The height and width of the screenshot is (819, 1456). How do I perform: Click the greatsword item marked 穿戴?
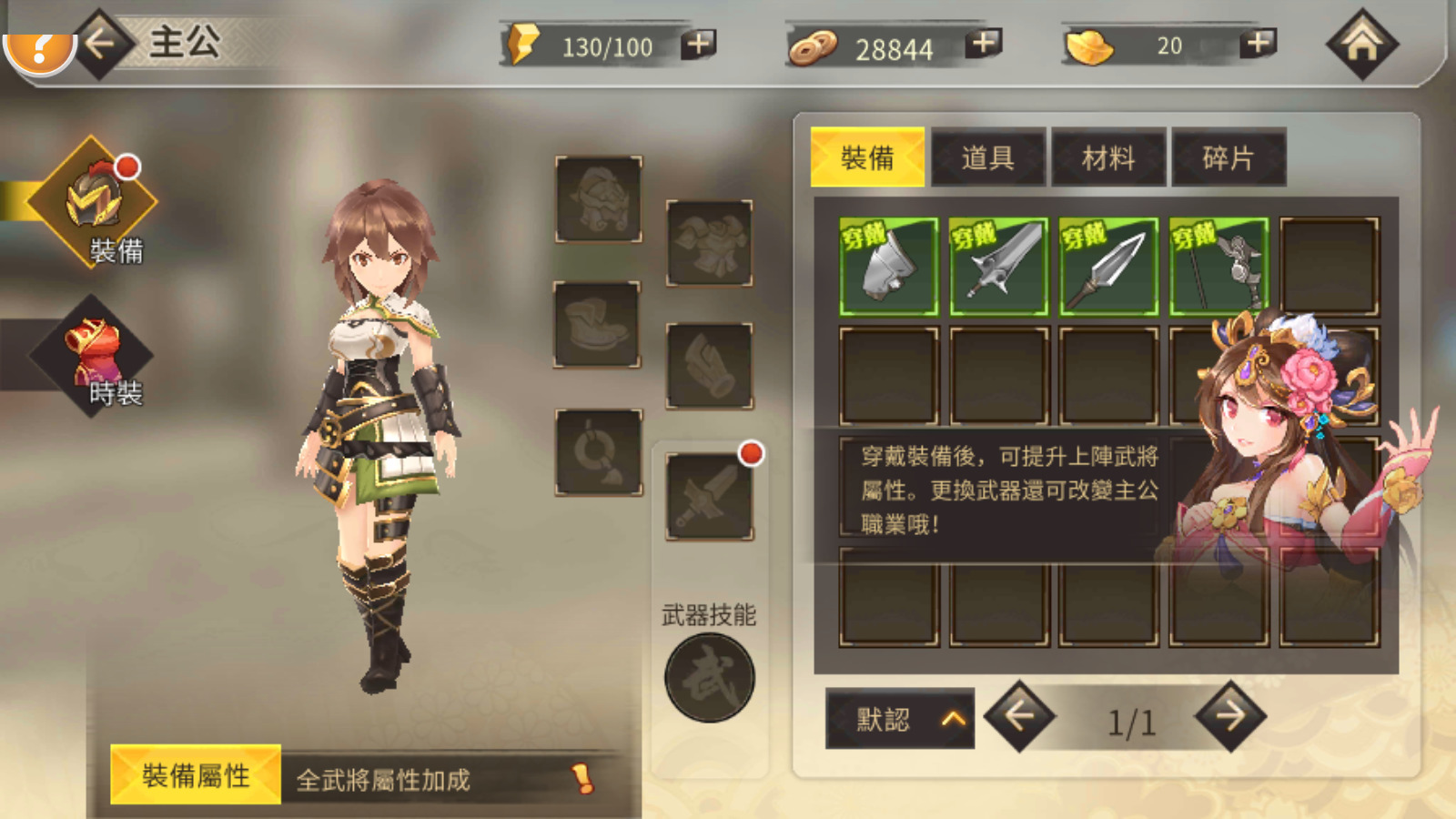click(997, 266)
